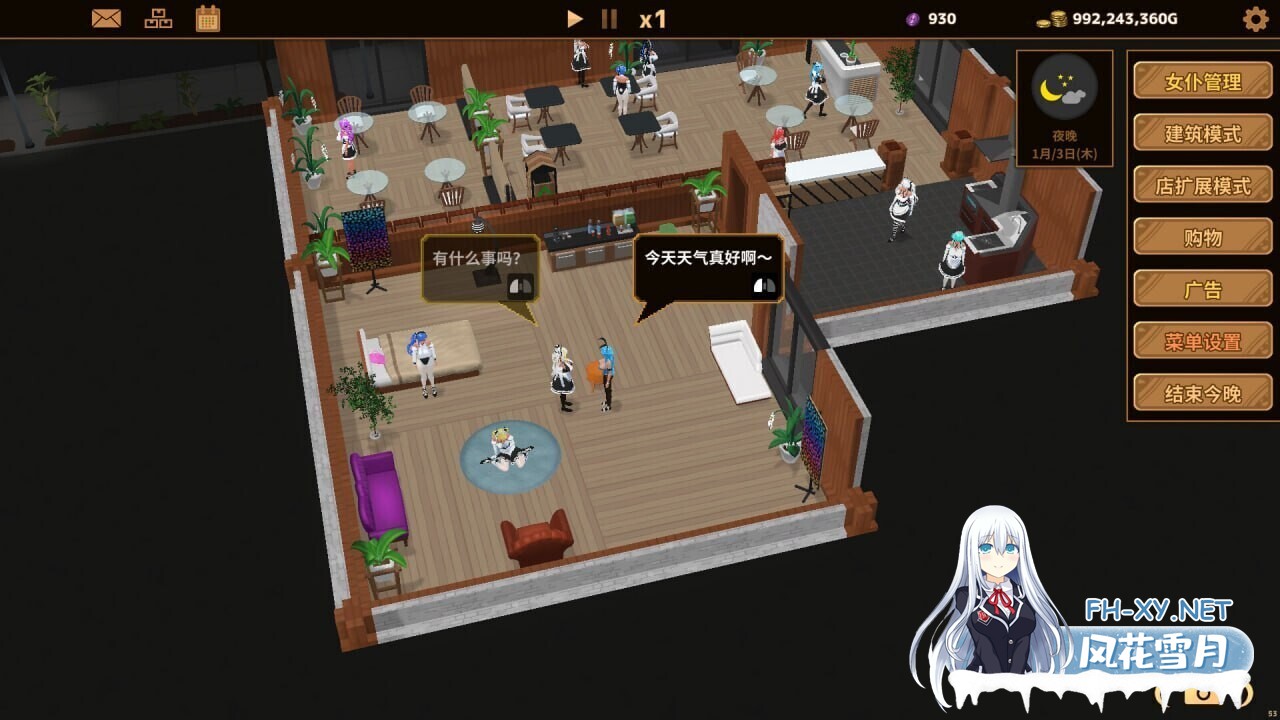
Task: Enter 建筑模式 building mode
Action: [1202, 133]
